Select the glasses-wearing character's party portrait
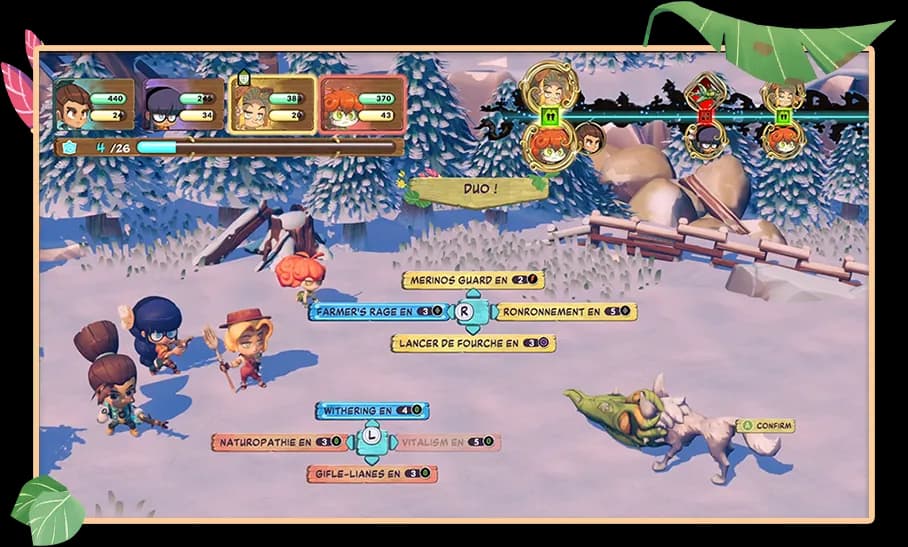The height and width of the screenshot is (547, 908). [185, 105]
